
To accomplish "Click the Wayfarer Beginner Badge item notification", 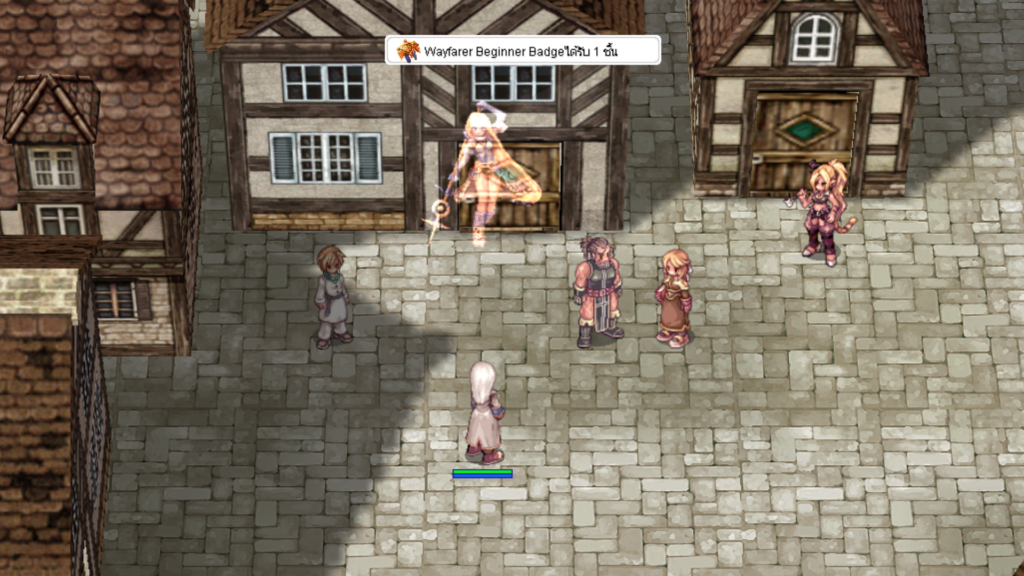I will pos(523,50).
